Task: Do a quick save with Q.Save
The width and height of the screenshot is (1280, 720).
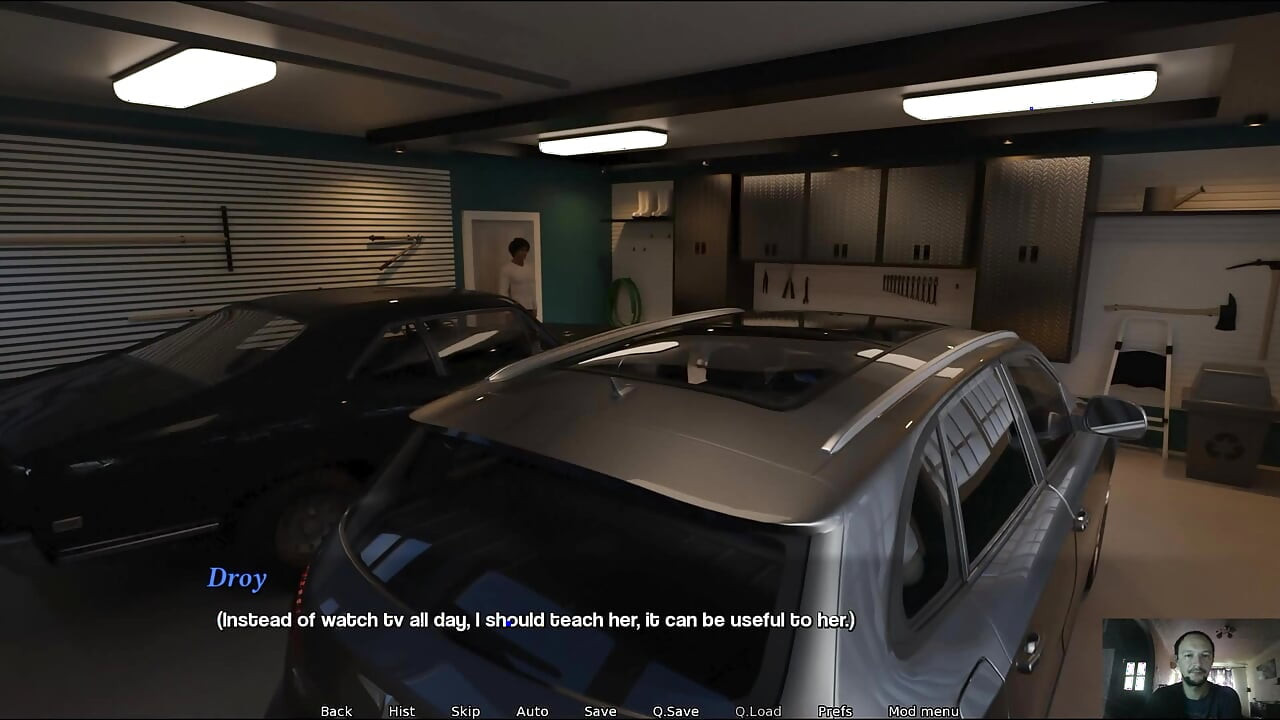Action: (x=675, y=711)
